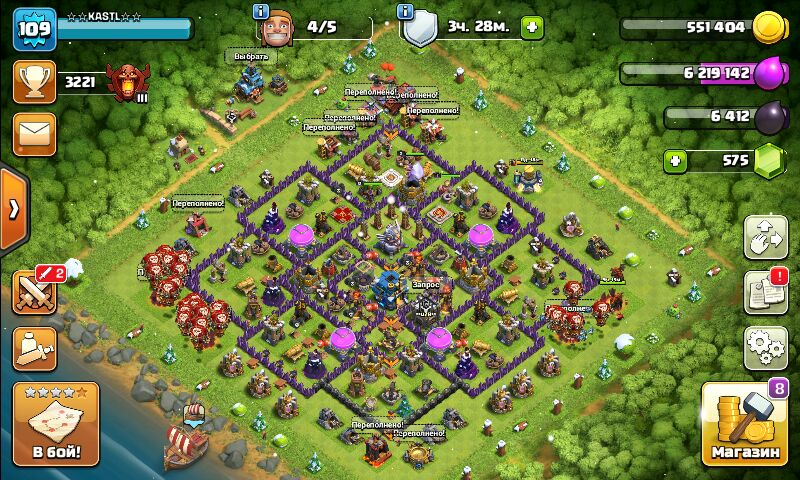The width and height of the screenshot is (800, 480).
Task: Open the trophy leaderboard
Action: coord(34,82)
